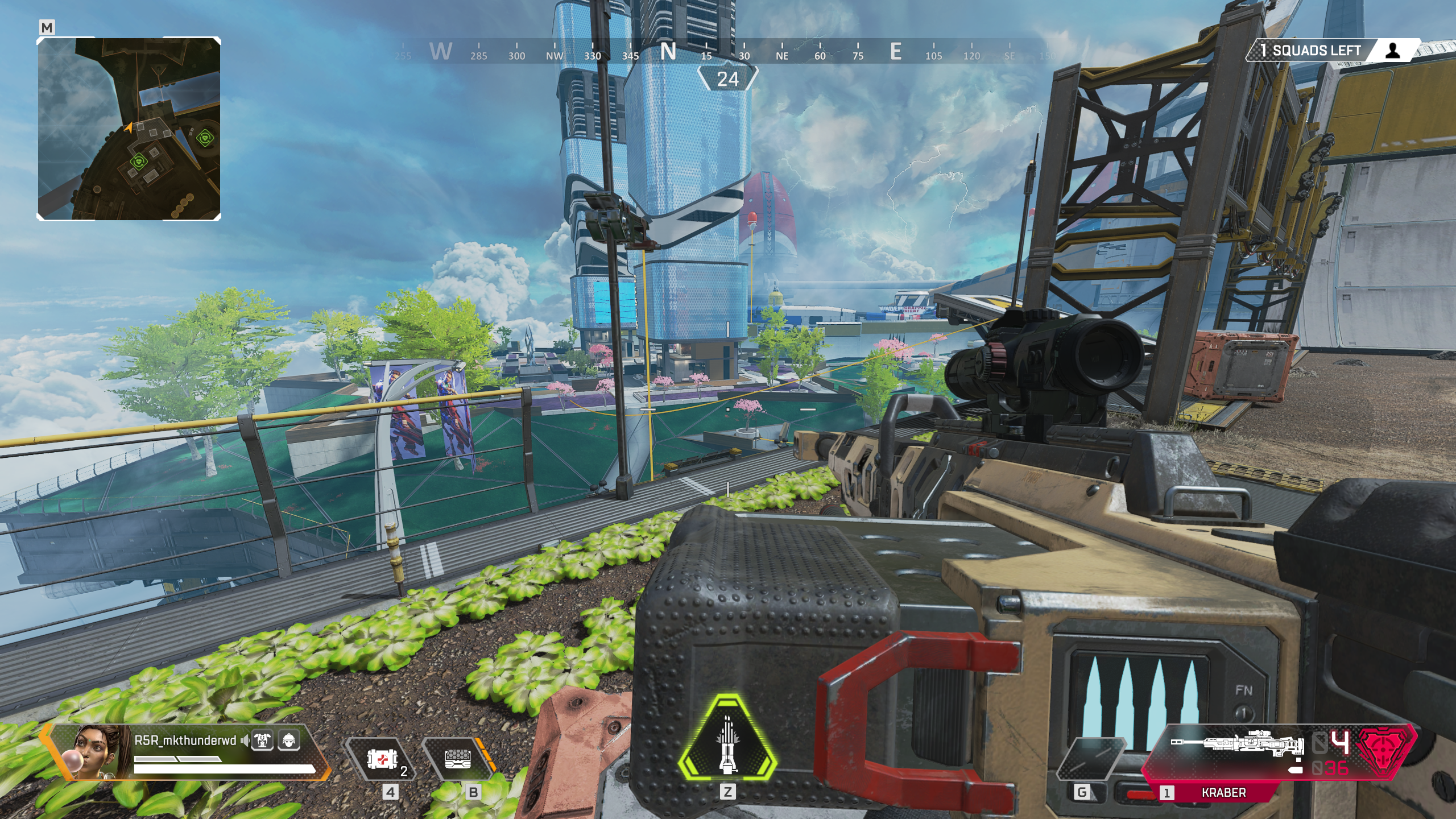1456x819 pixels.
Task: Click the body armor icon
Action: tap(263, 741)
